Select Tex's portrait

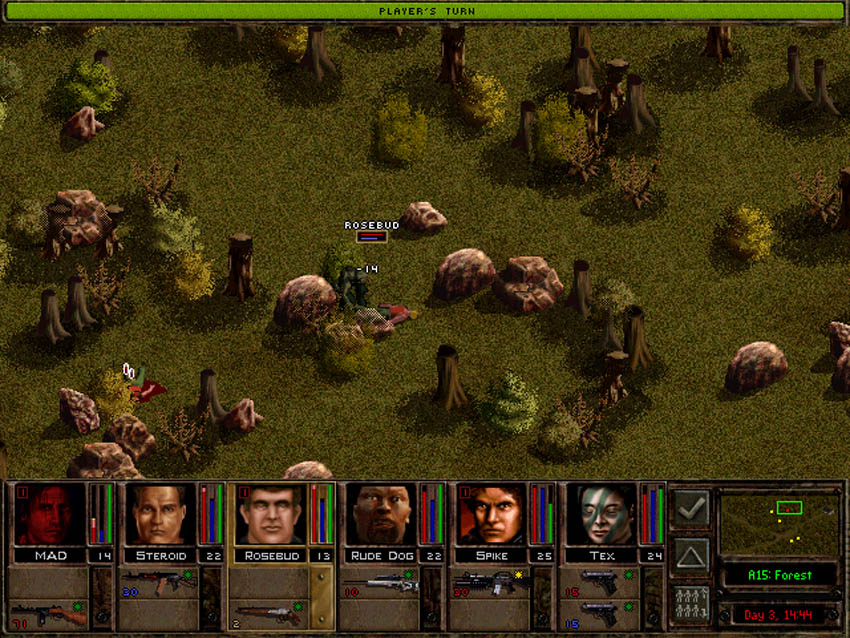(599, 514)
